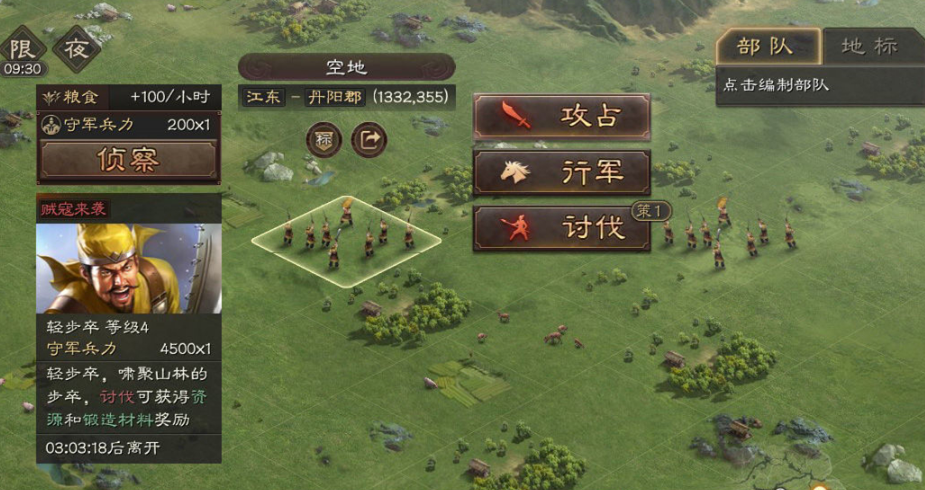Screen dimensions: 925x490
Task: Mark this tile with the 标 icon
Action: pyautogui.click(x=323, y=139)
